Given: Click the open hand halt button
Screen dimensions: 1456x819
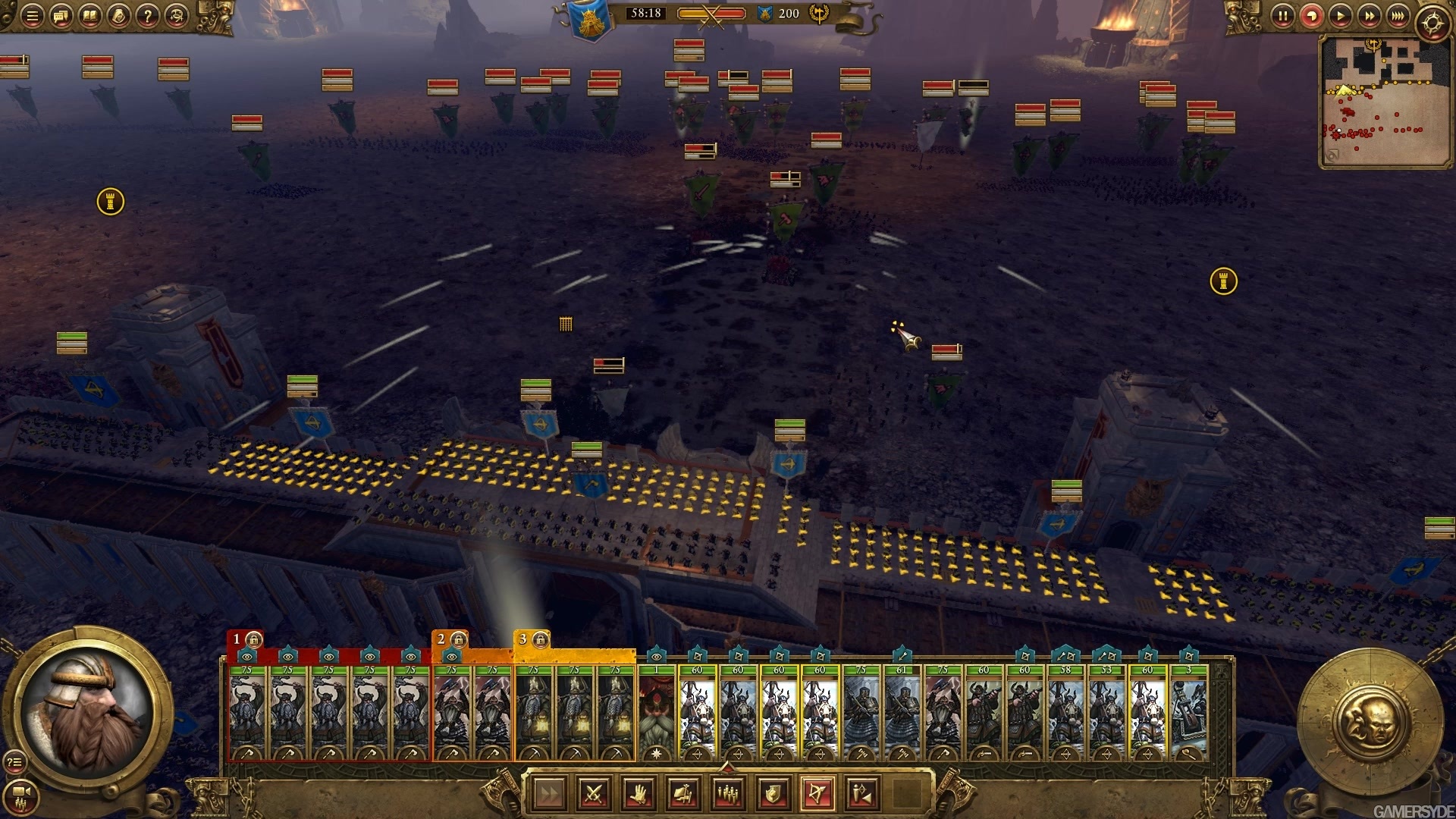Looking at the screenshot, I should (x=639, y=794).
